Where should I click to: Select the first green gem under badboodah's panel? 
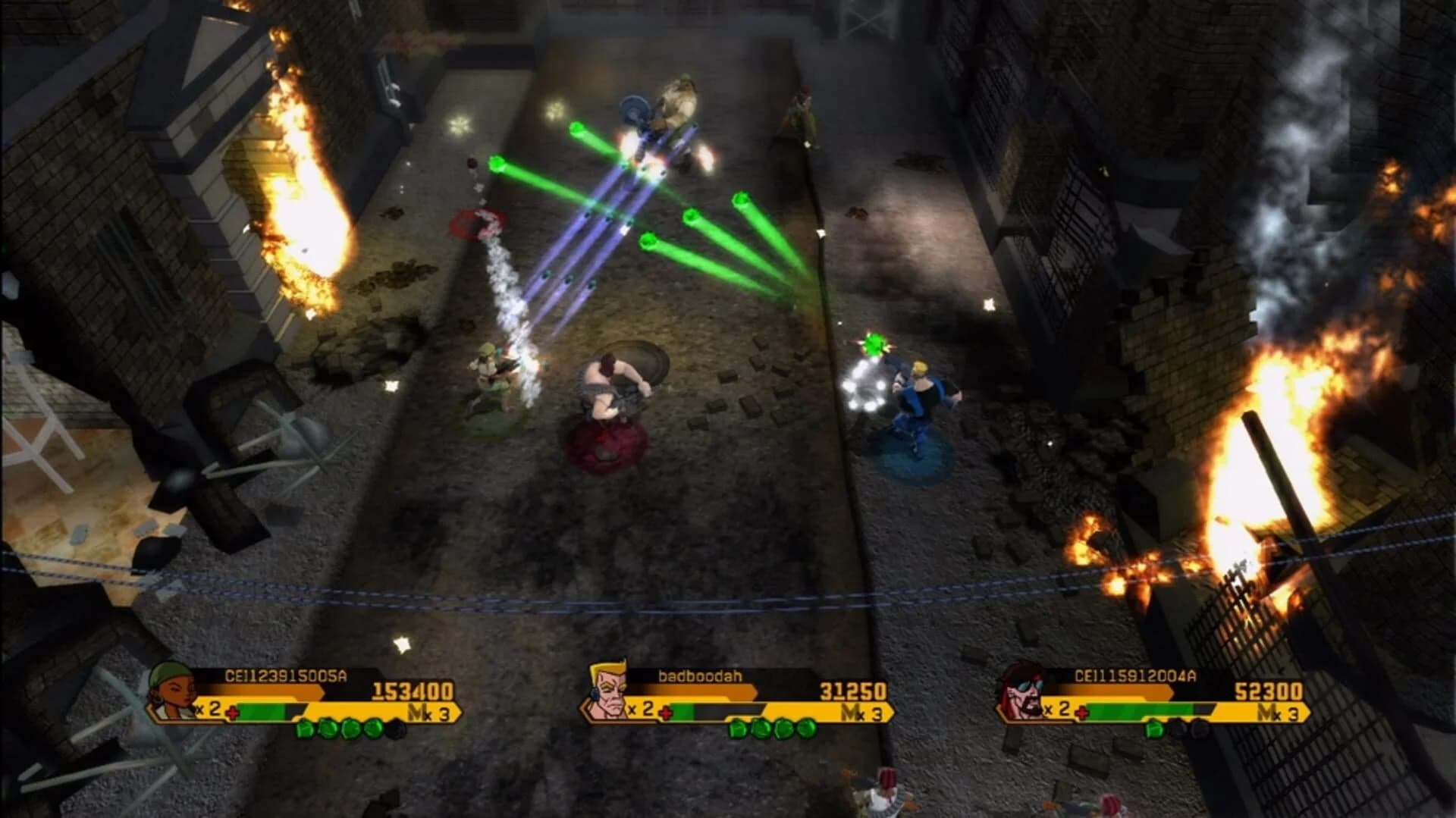tap(737, 729)
